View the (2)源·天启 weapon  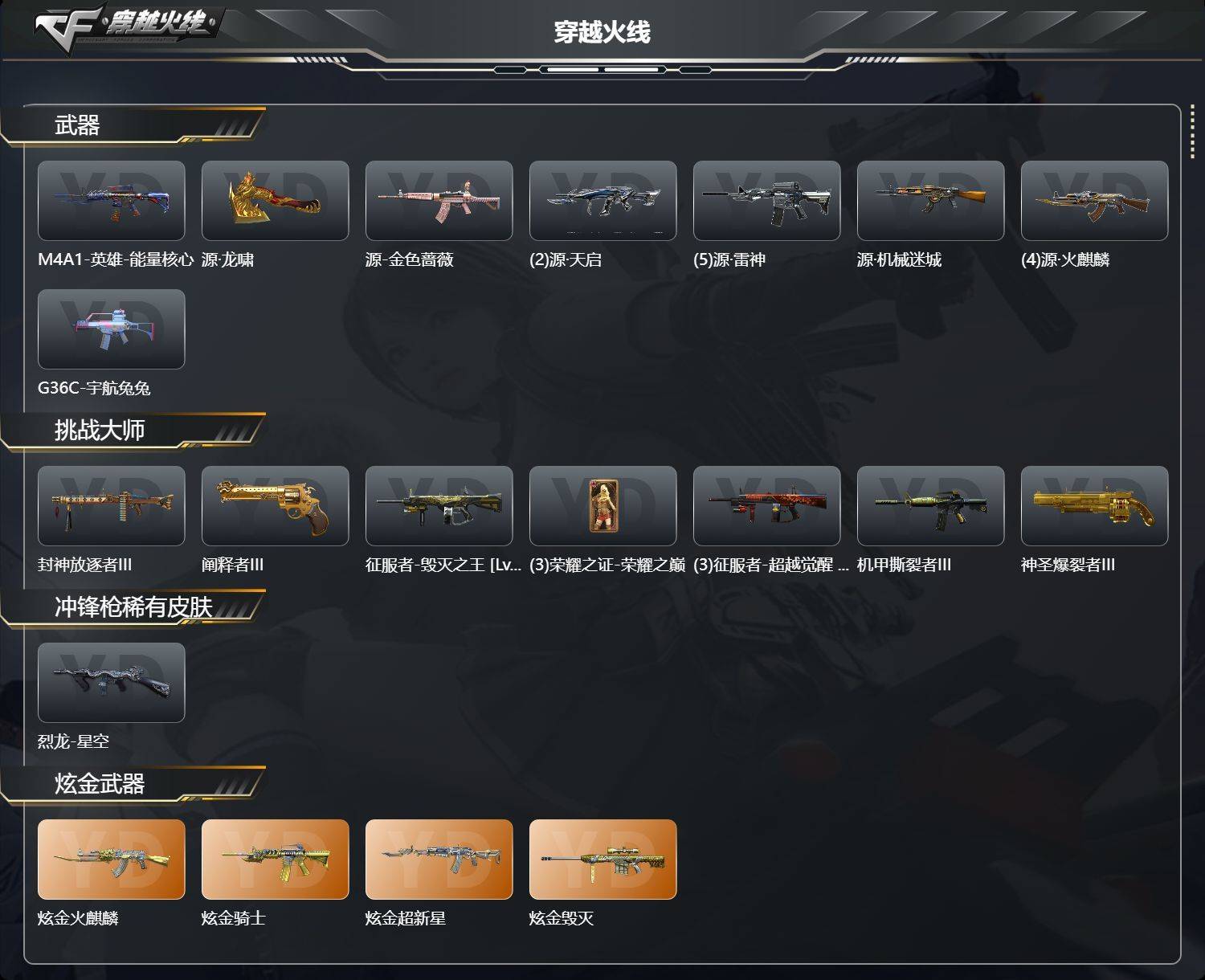[x=602, y=200]
